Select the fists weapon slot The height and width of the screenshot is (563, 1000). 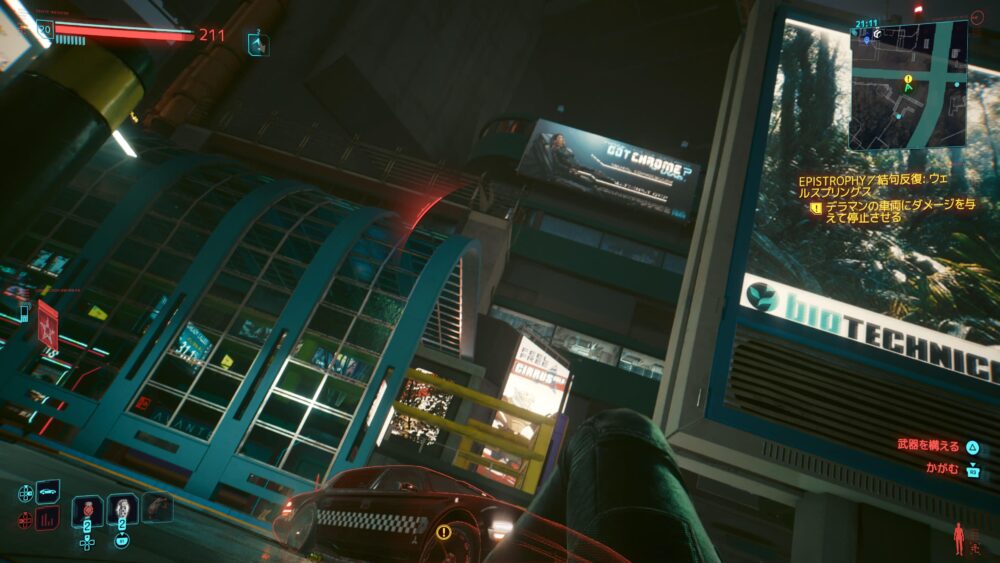pos(156,507)
